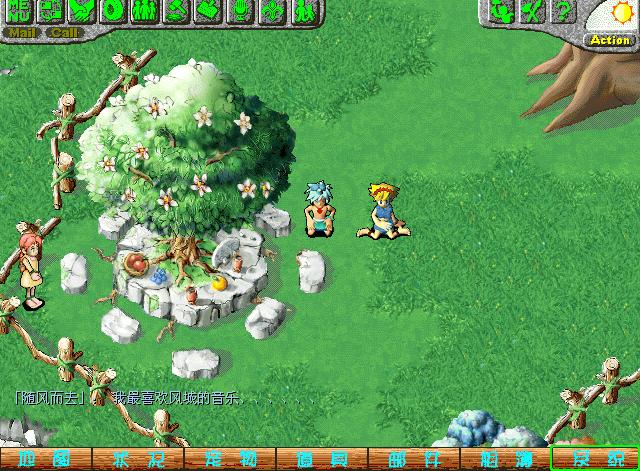Open the 道具 items panel
Viewport: 640px width, 471px height.
(320, 460)
